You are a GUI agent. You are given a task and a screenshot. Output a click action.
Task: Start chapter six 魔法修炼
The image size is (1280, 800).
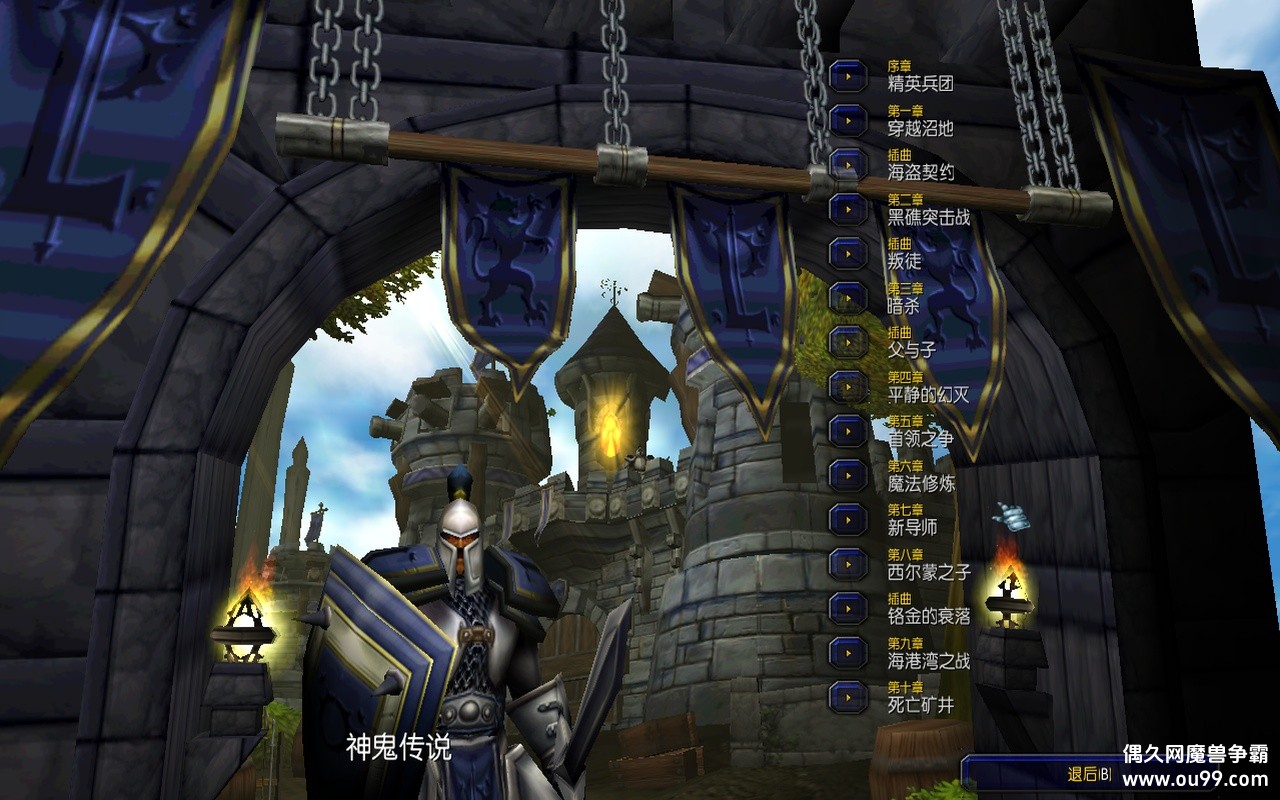coord(848,475)
